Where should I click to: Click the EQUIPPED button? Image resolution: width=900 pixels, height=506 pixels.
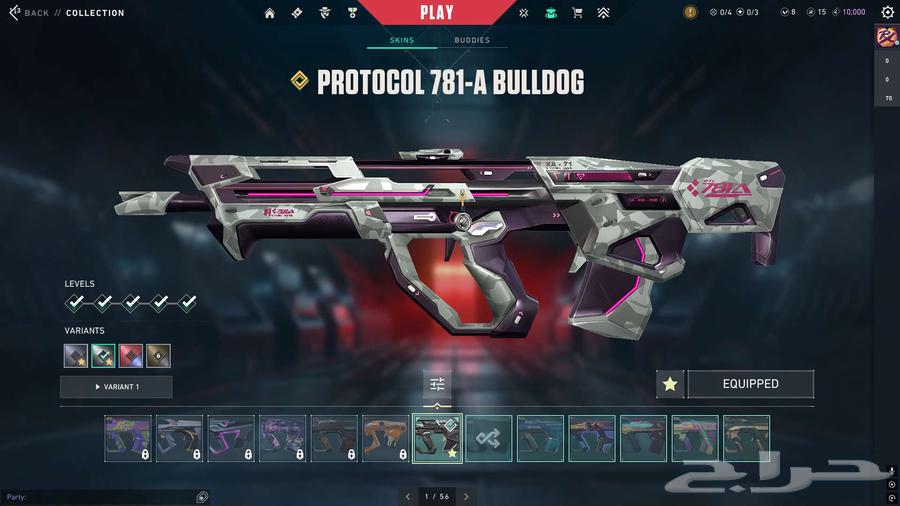tap(750, 384)
